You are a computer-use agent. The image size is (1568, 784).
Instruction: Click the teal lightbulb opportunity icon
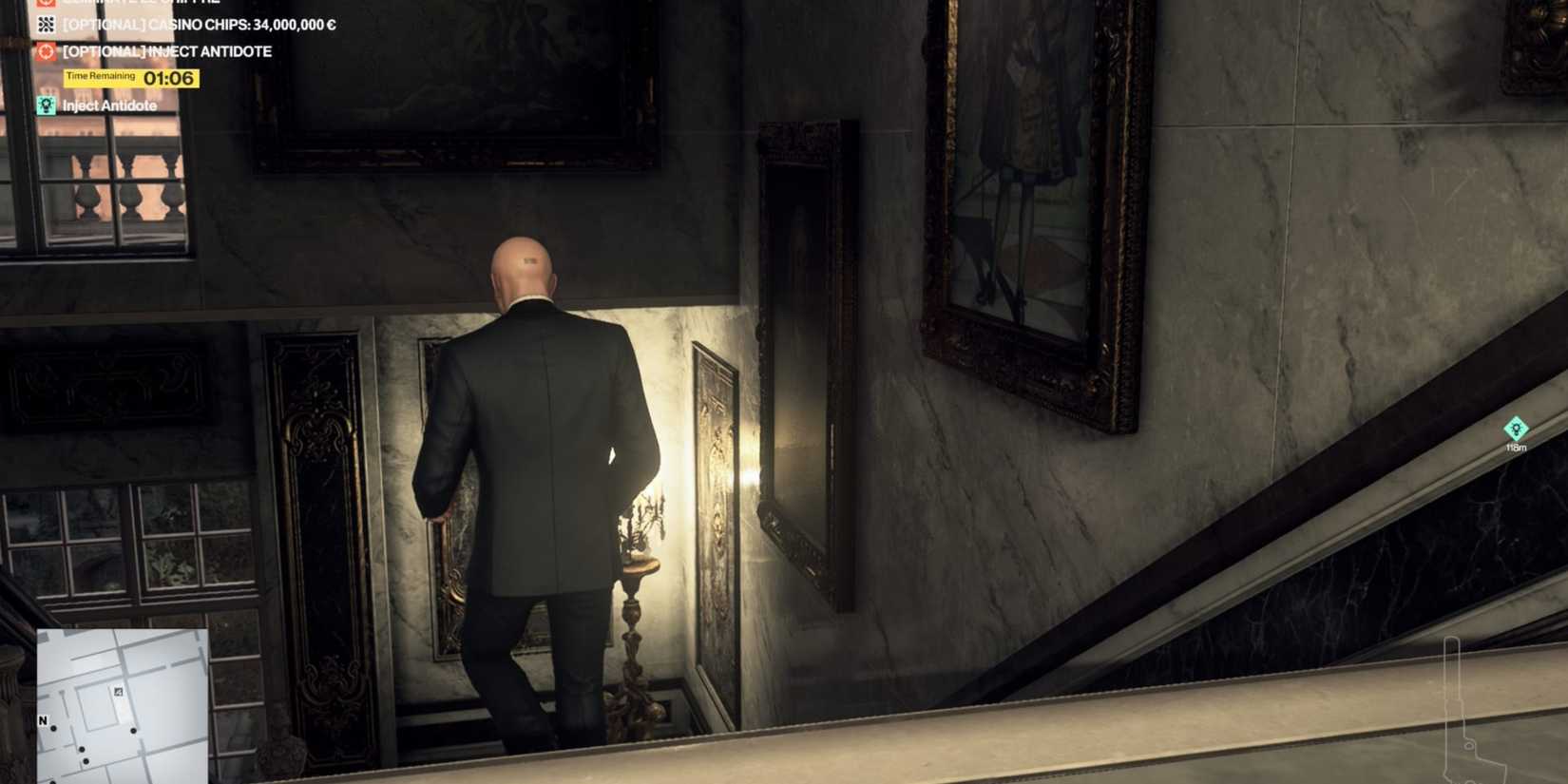(45, 105)
